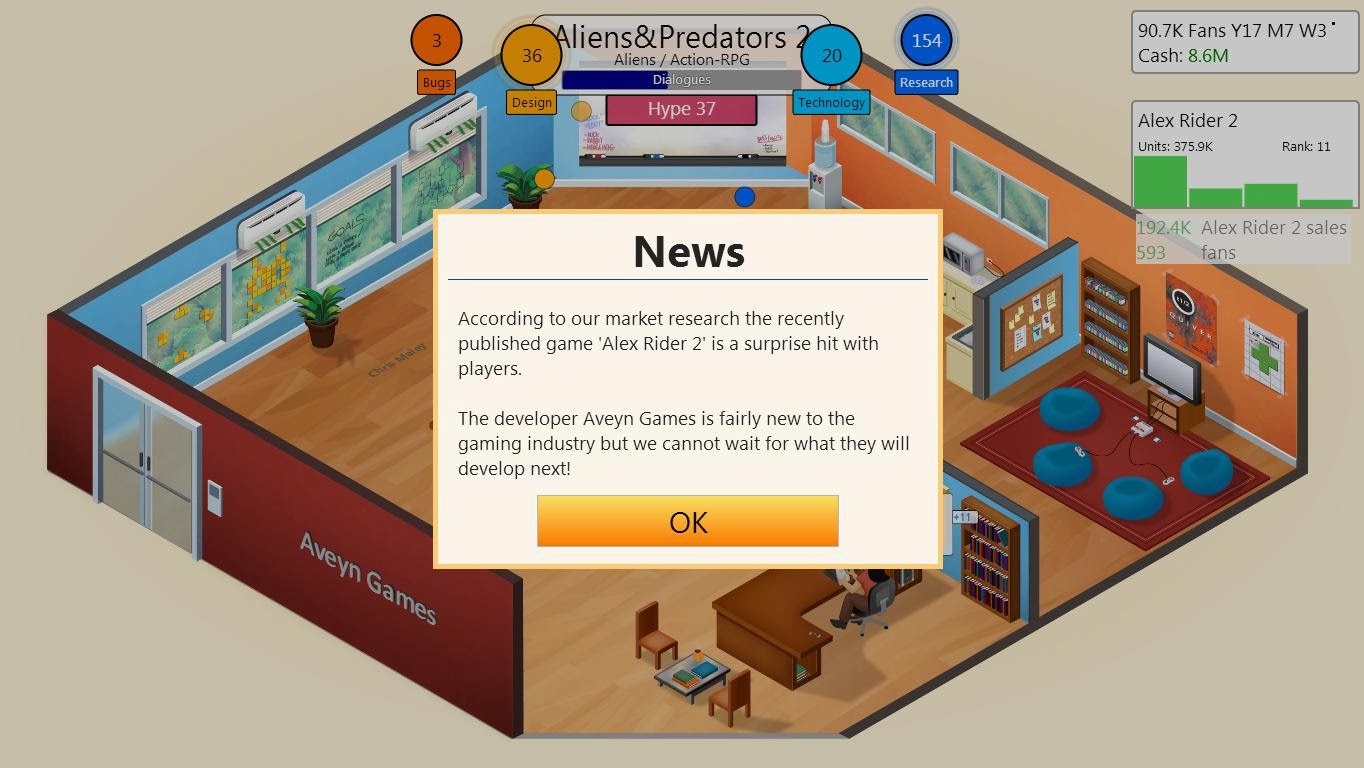Confirm the News popup with OK
Image resolution: width=1364 pixels, height=768 pixels.
(687, 521)
